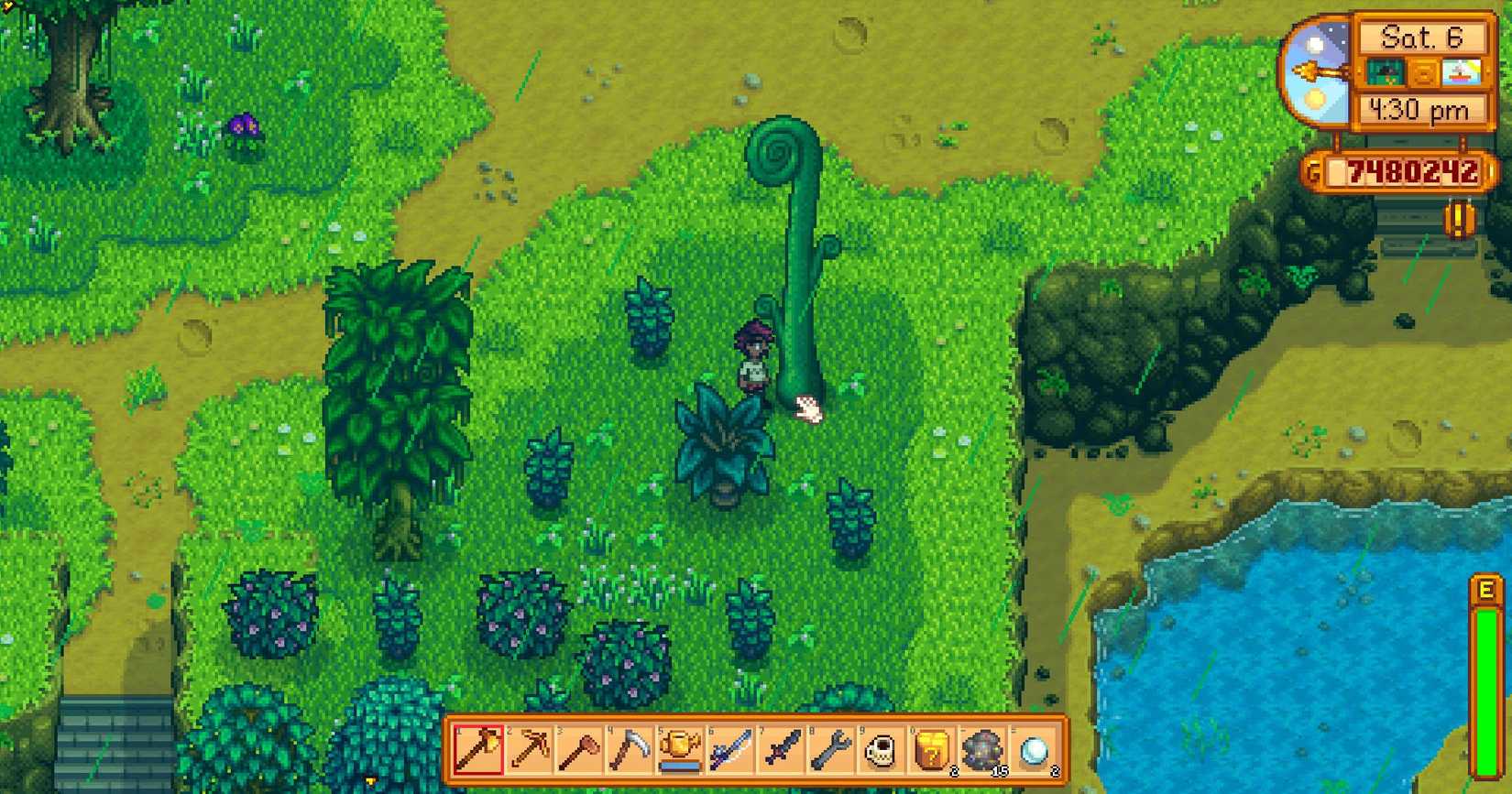This screenshot has width=1512, height=794.
Task: Click the Sat. 6 date display
Action: point(1422,38)
